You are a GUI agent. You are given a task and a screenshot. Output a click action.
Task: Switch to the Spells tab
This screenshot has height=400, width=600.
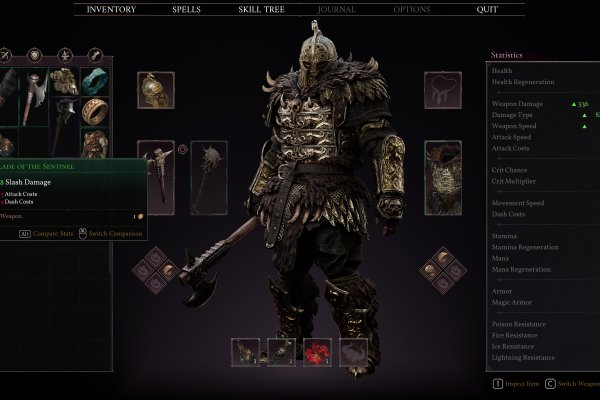tap(186, 9)
